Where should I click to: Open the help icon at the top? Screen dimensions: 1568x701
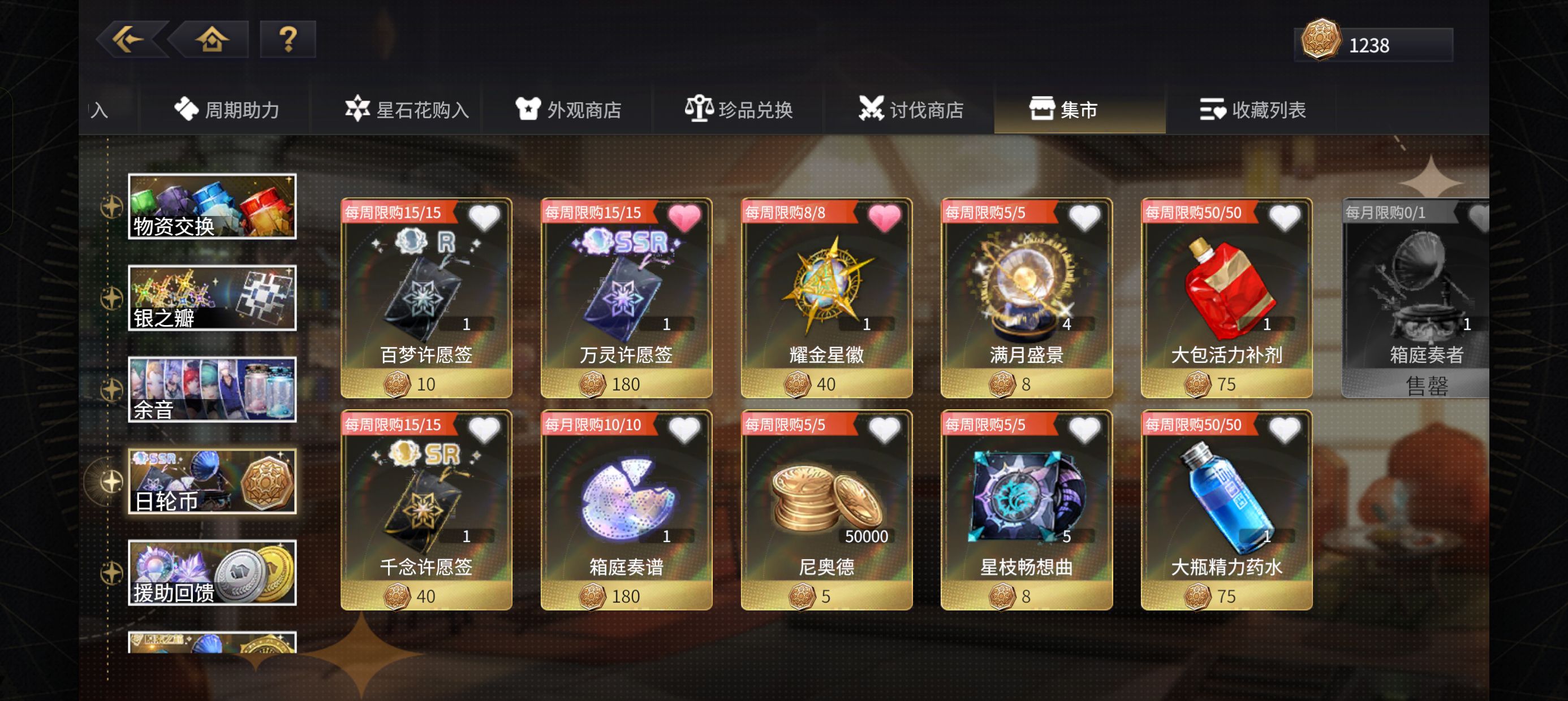pos(288,39)
